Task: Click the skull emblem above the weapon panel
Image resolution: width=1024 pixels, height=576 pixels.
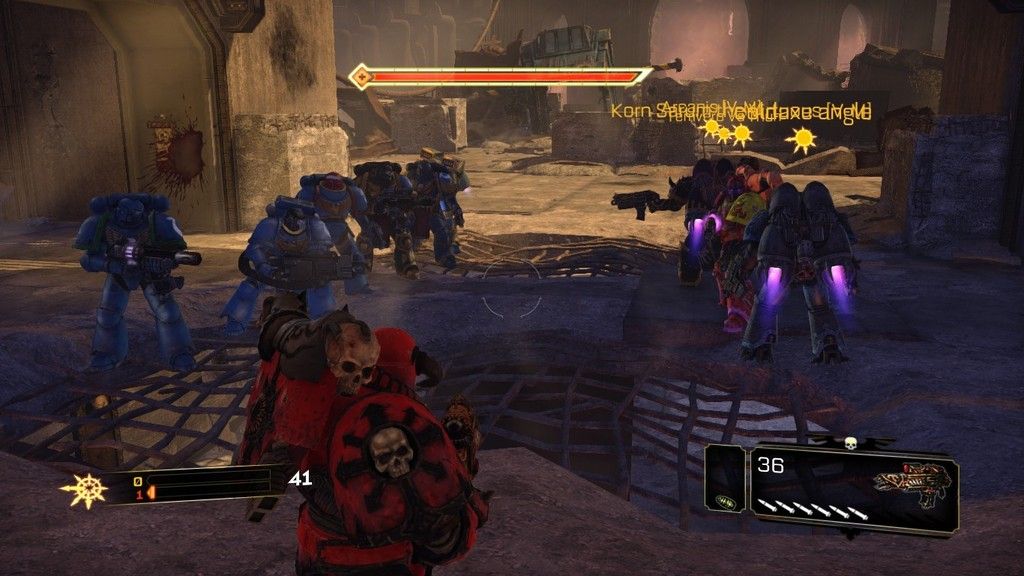Action: tap(851, 442)
